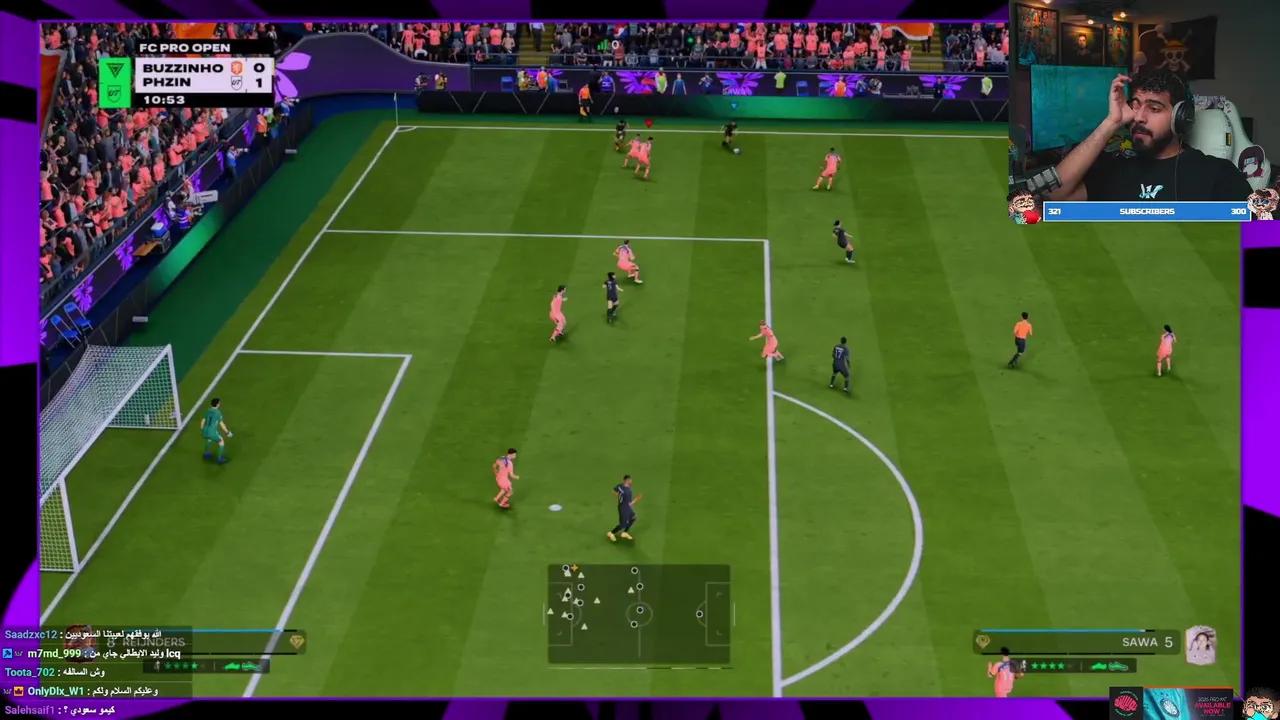The image size is (1280, 720).
Task: Click the mini-map radar at the bottom center
Action: [x=640, y=610]
